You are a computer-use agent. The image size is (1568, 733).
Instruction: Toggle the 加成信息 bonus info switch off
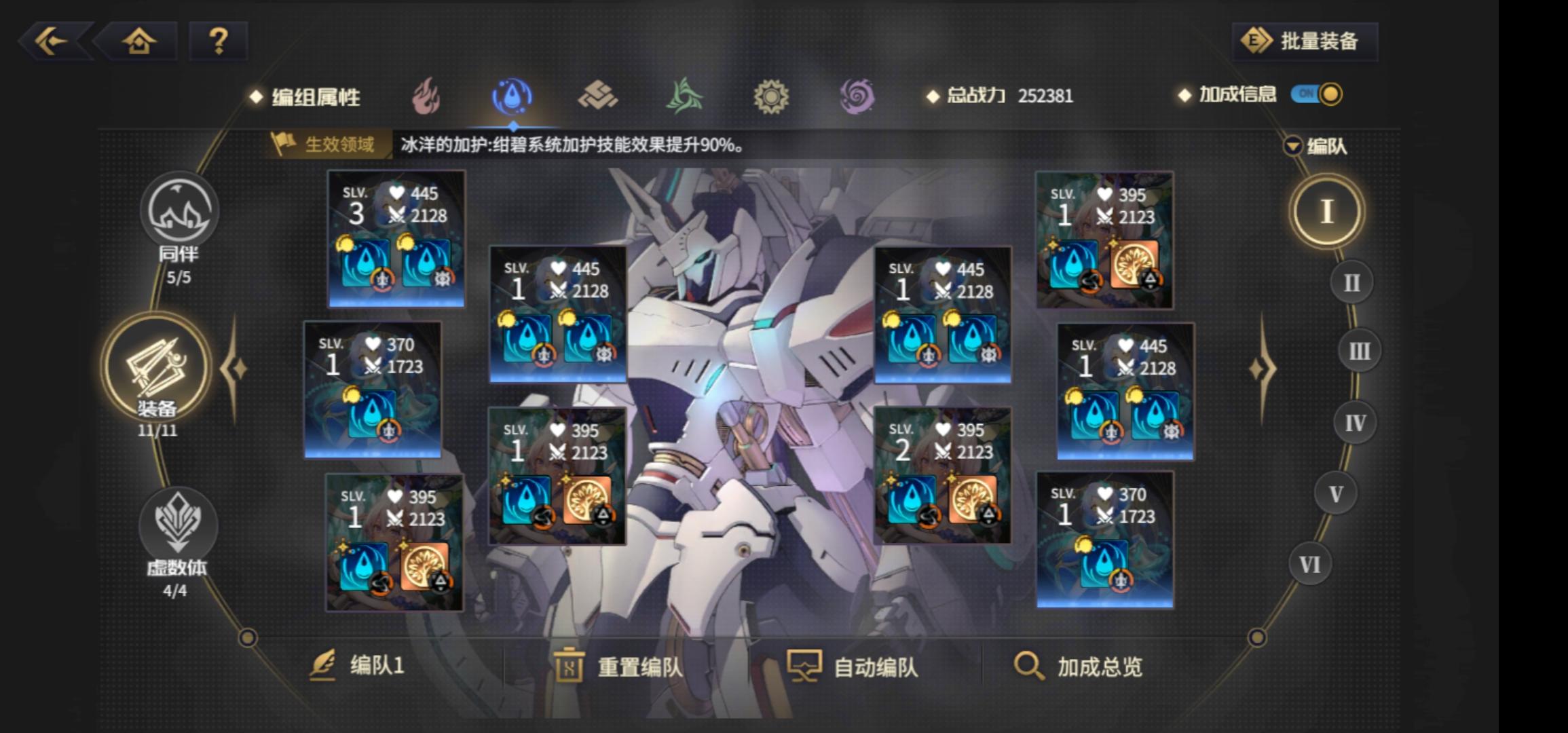[x=1318, y=95]
